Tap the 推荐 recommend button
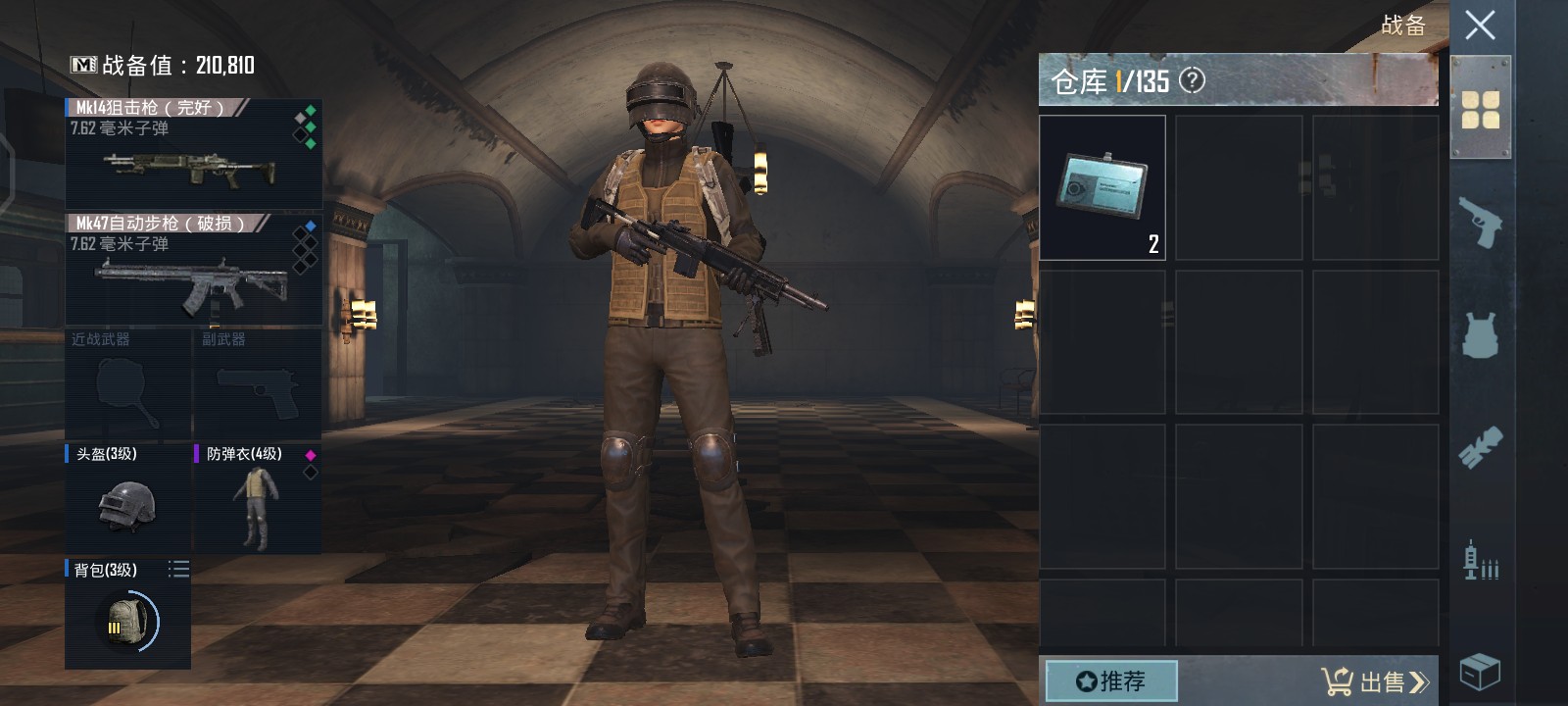1568x706 pixels. point(1111,681)
